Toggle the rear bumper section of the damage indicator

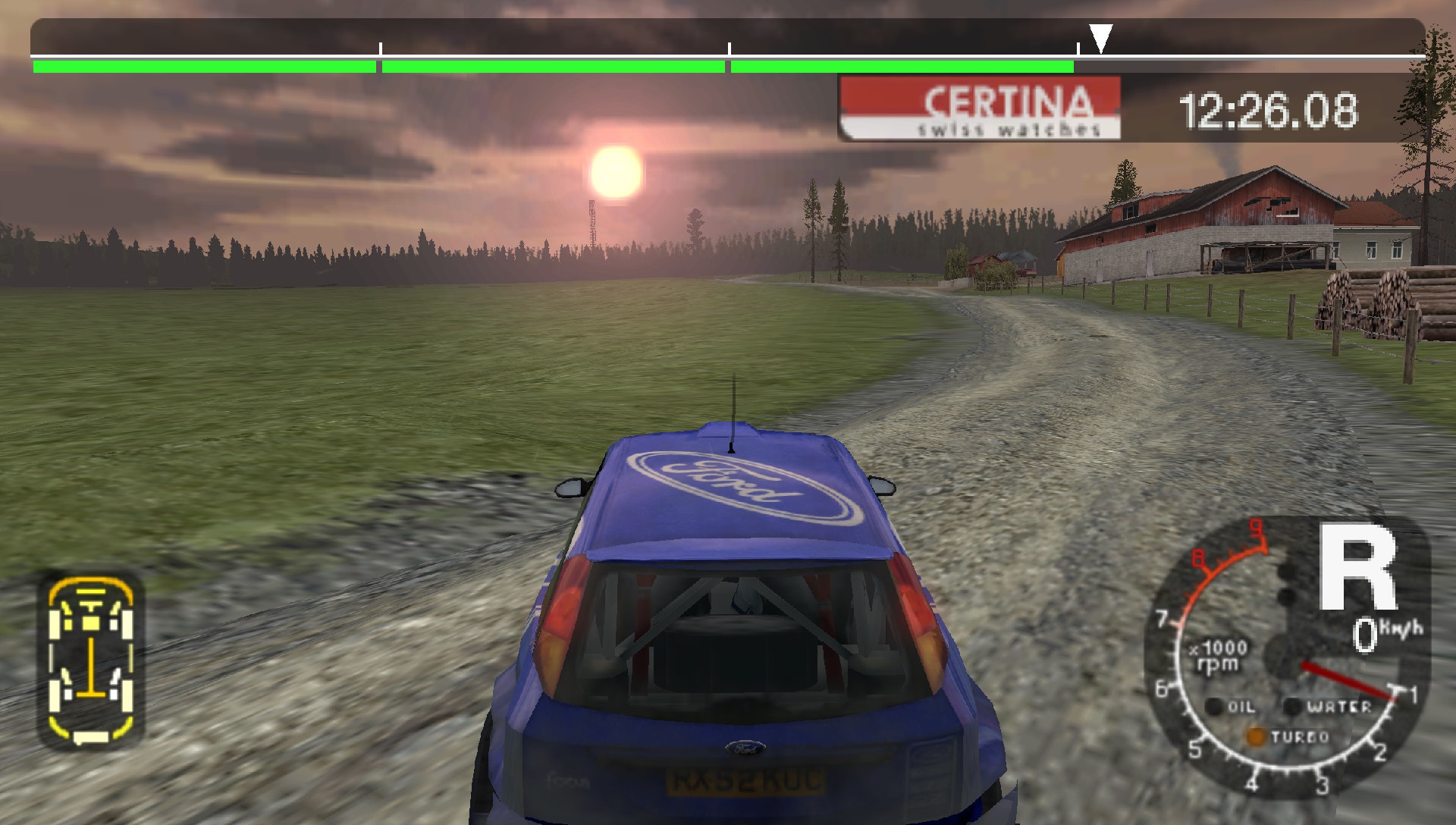[91, 738]
